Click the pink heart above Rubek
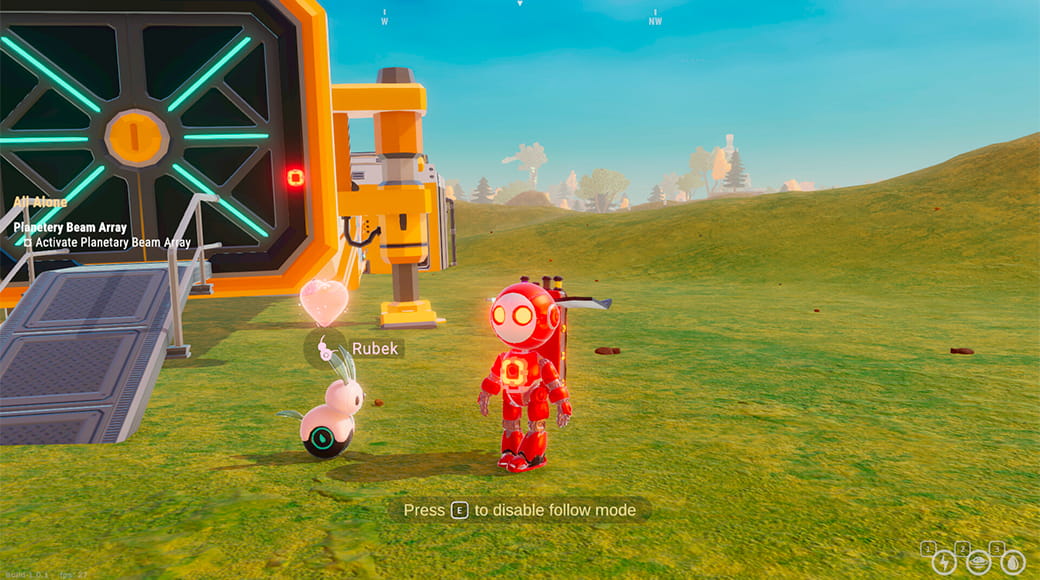The height and width of the screenshot is (580, 1040). click(325, 302)
